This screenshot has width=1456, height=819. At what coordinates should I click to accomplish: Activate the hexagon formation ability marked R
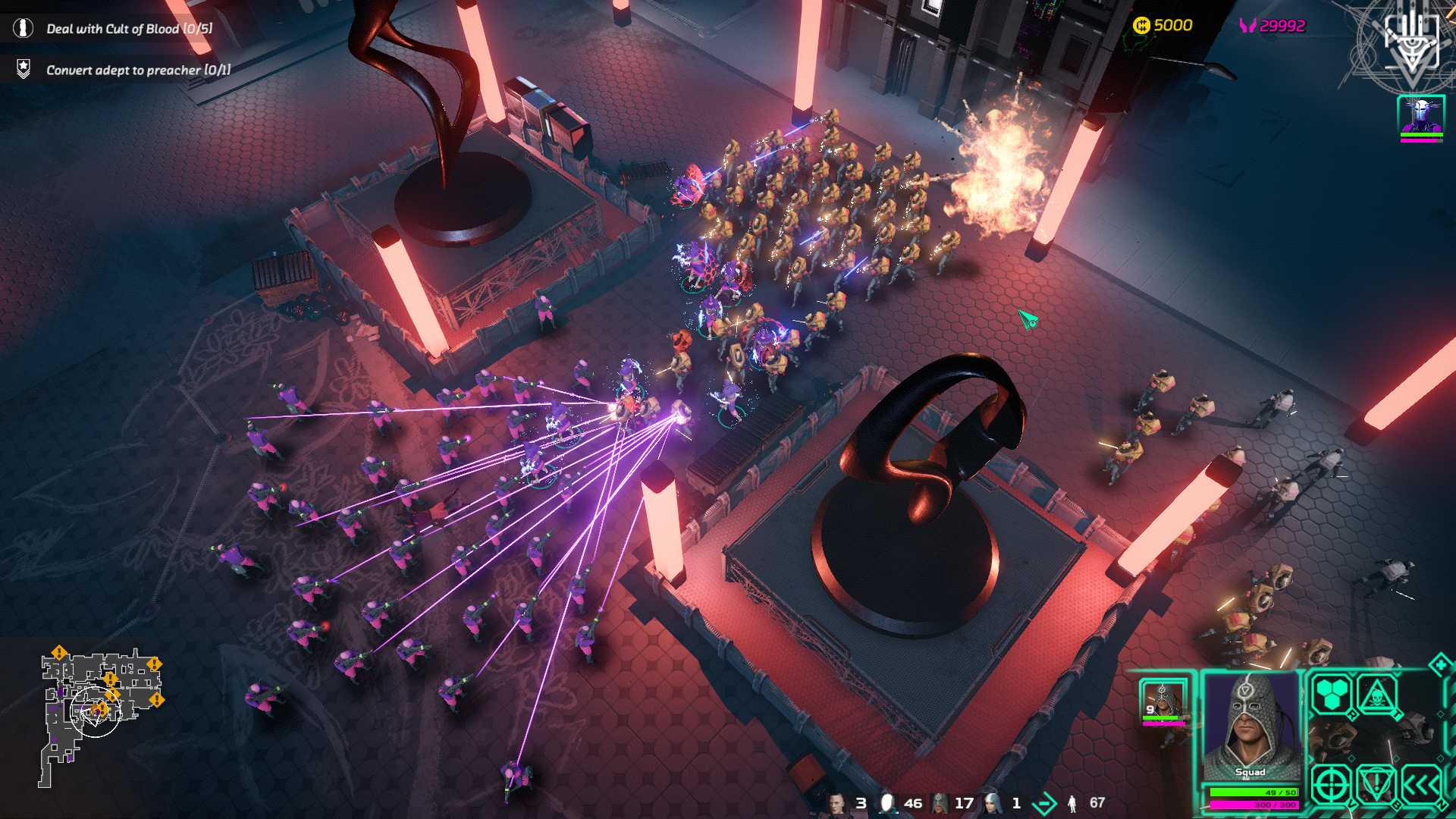(1331, 694)
